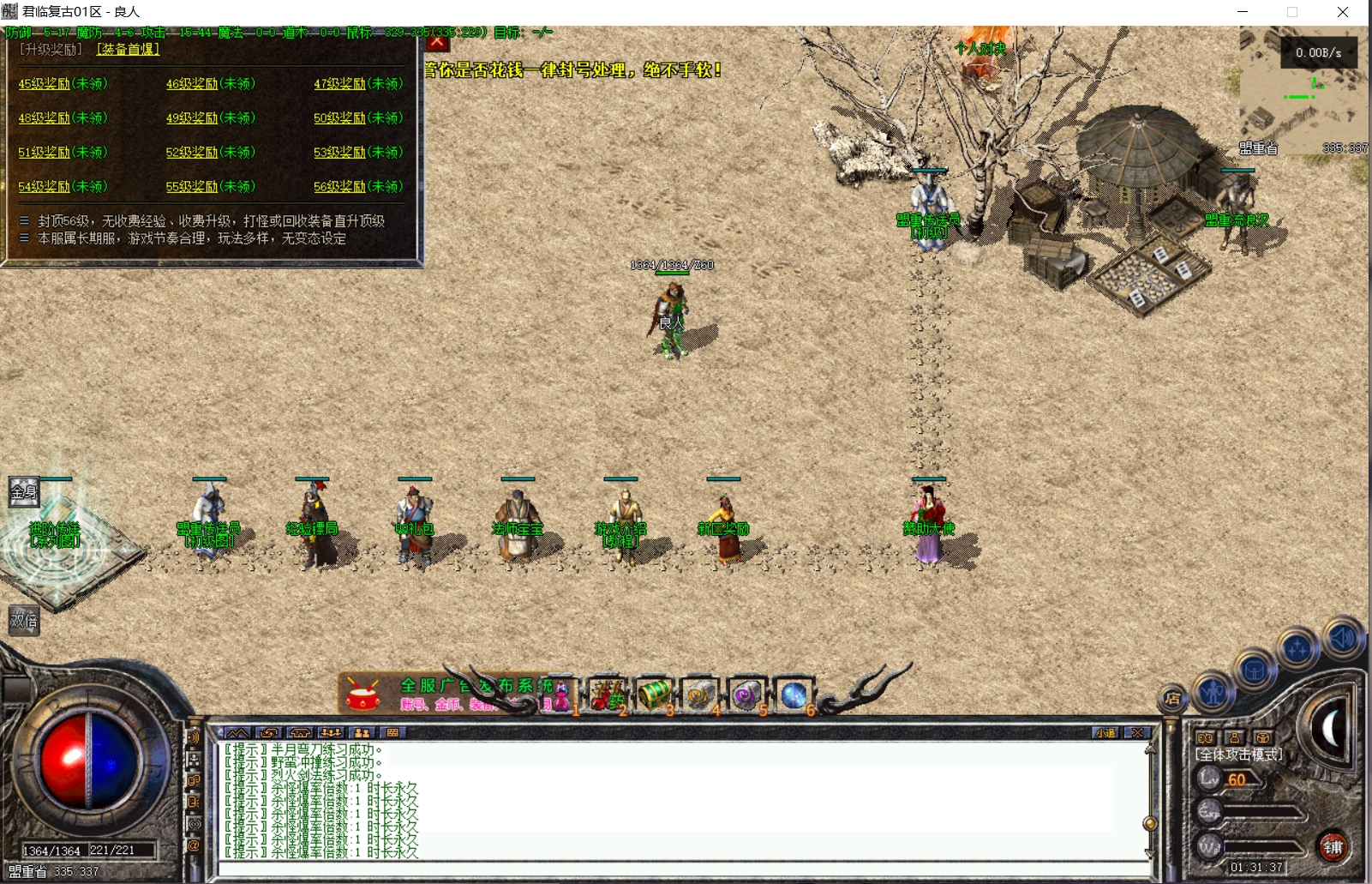
Task: Switch to the 装备首爆 tab
Action: 128,49
